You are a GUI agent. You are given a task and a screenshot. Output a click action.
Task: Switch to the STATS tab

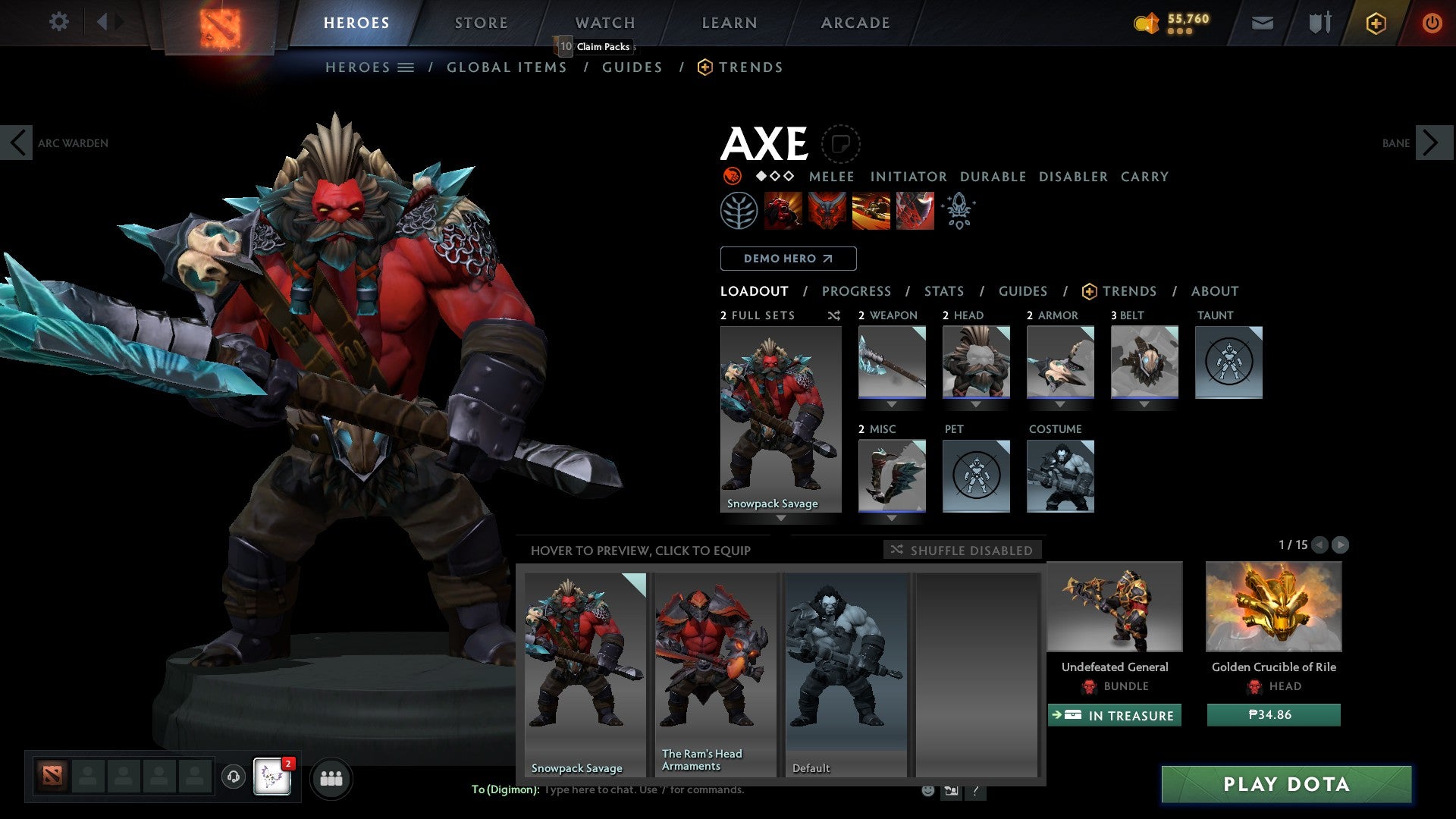pyautogui.click(x=943, y=291)
